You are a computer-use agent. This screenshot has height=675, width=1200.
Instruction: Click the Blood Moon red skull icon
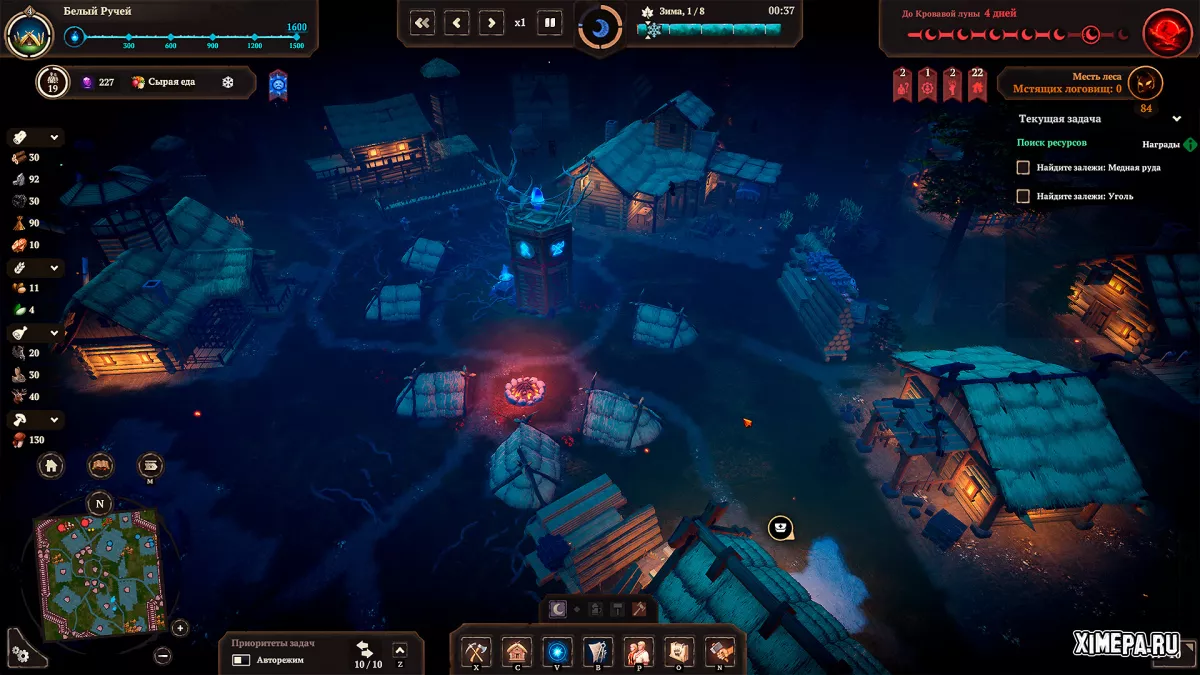pos(1164,33)
